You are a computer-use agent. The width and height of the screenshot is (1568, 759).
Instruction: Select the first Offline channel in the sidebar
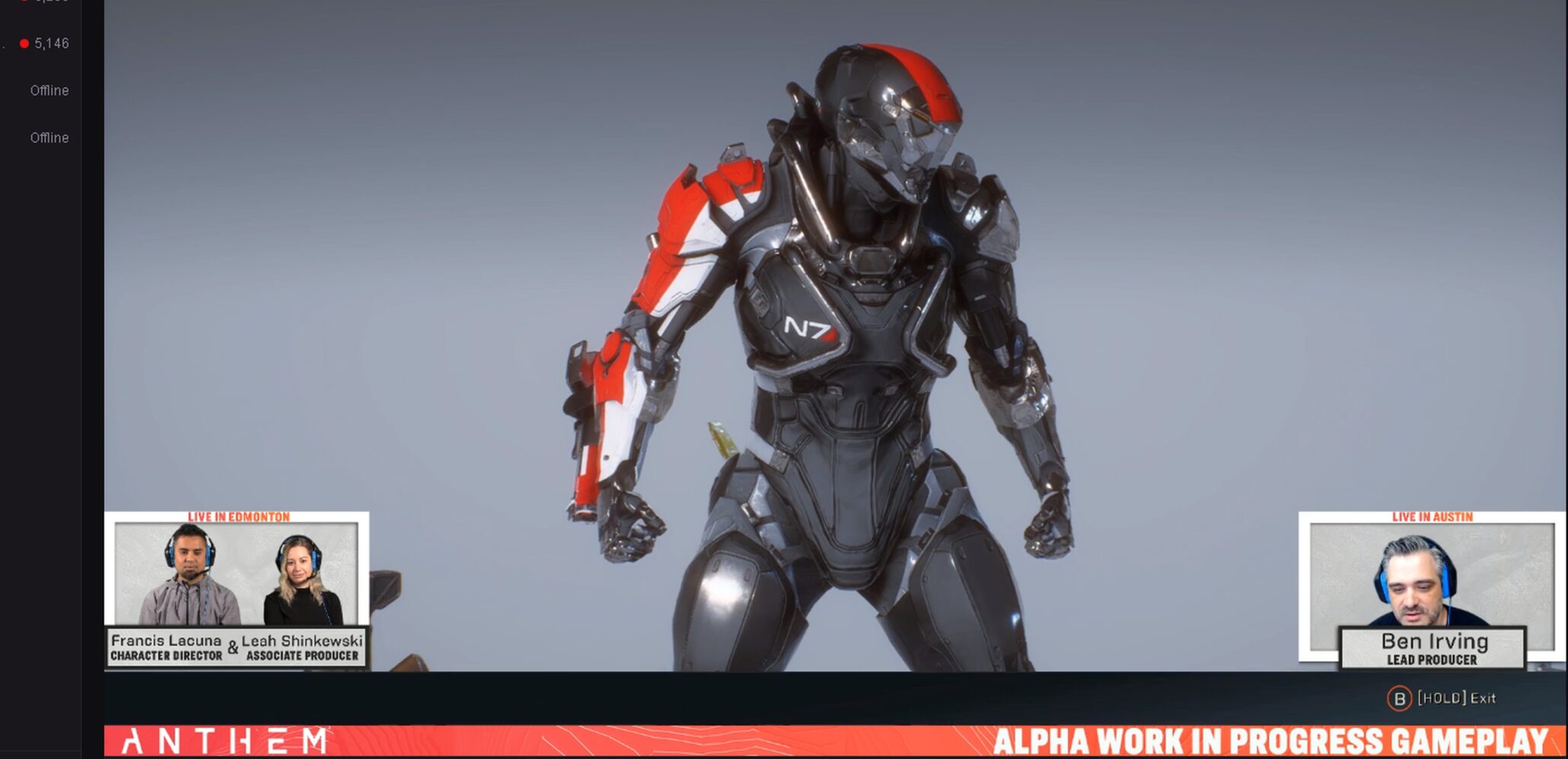[49, 90]
